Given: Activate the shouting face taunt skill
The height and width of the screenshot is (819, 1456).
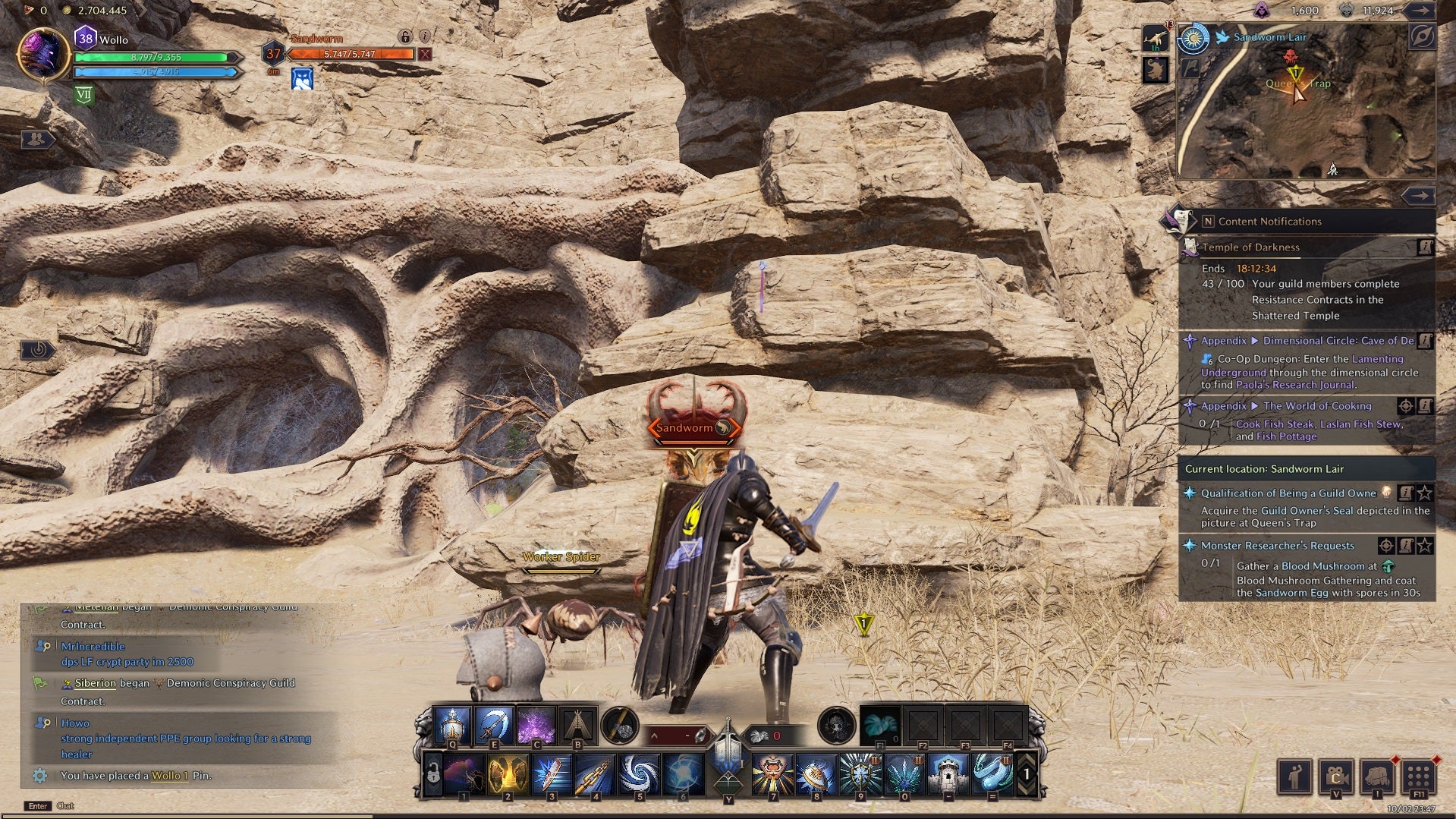Looking at the screenshot, I should pos(772,773).
